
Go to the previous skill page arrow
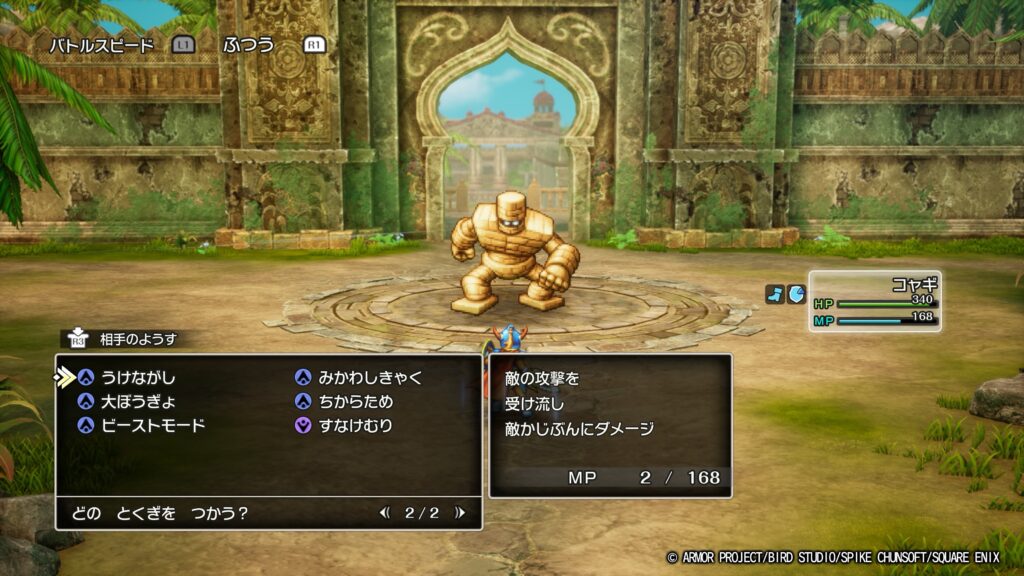tap(385, 513)
